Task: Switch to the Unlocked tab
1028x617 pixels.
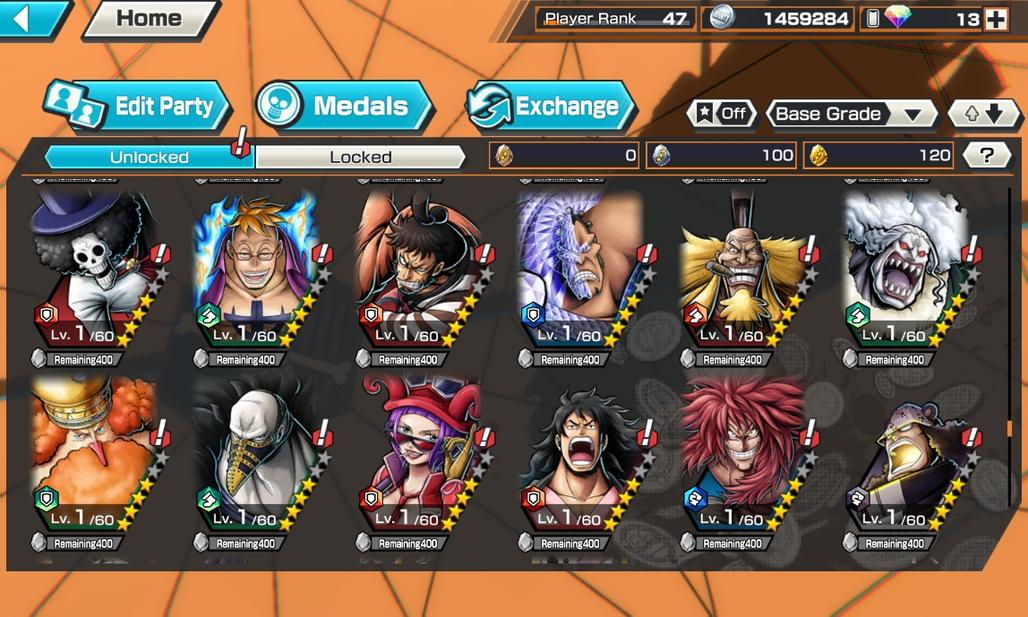Action: pos(150,157)
